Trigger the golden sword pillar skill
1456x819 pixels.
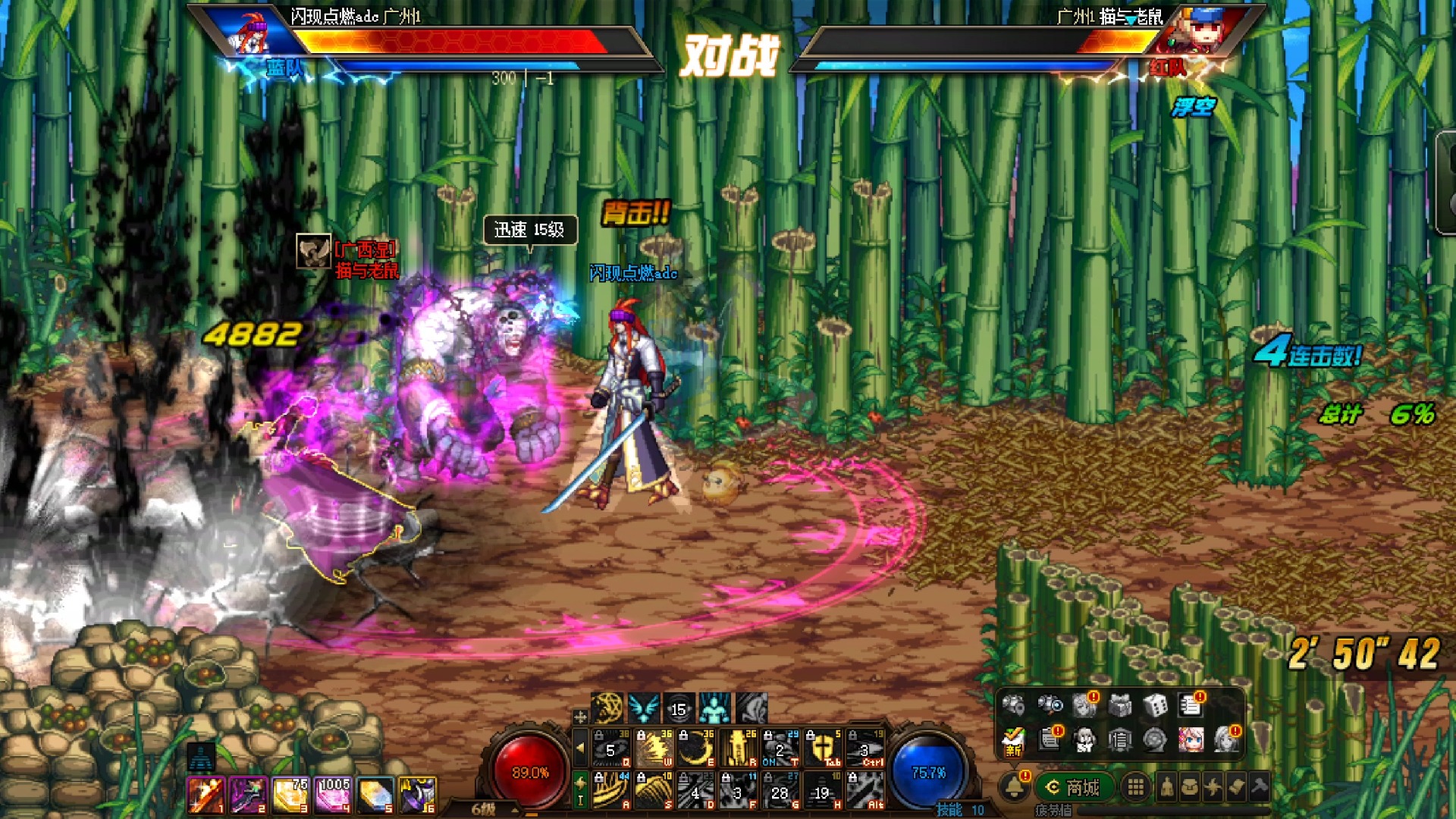pos(738,748)
